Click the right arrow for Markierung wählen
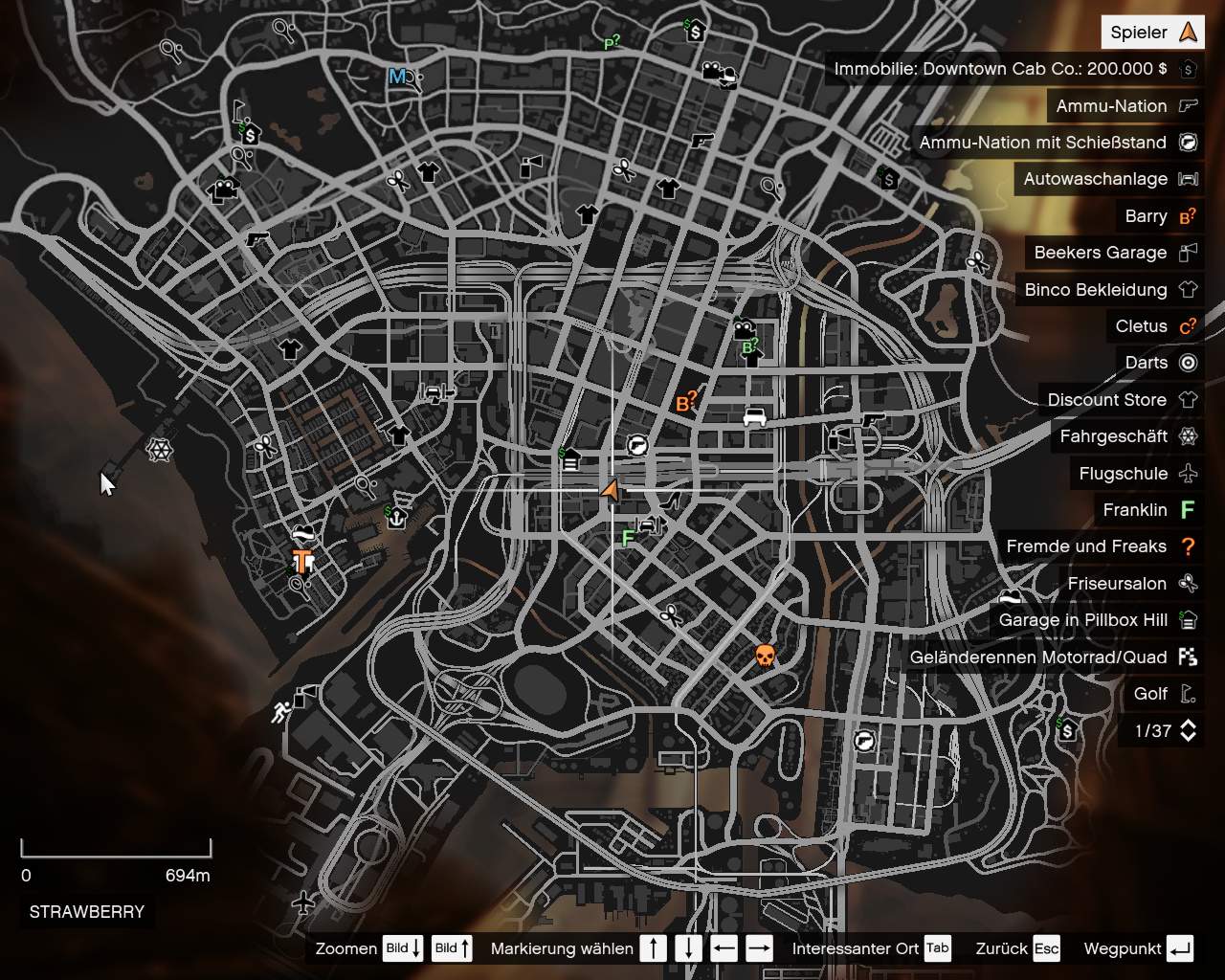 [x=759, y=948]
